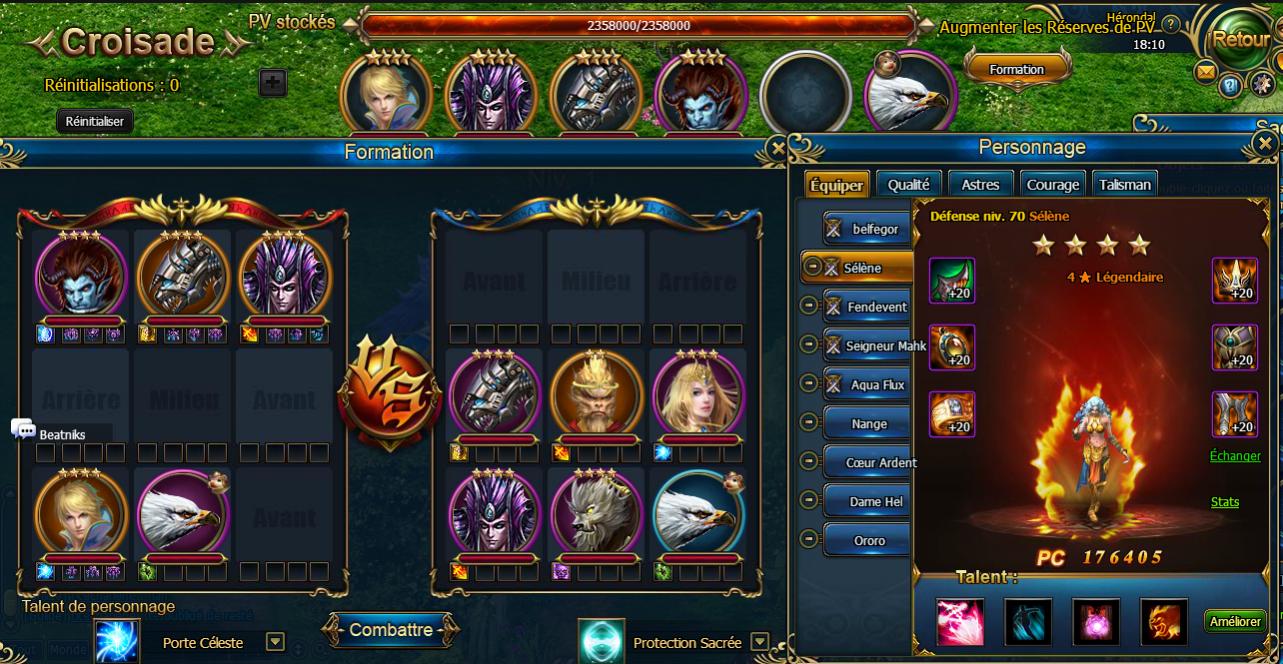Click the Améliorer talent button
The width and height of the screenshot is (1283, 664).
[1235, 621]
